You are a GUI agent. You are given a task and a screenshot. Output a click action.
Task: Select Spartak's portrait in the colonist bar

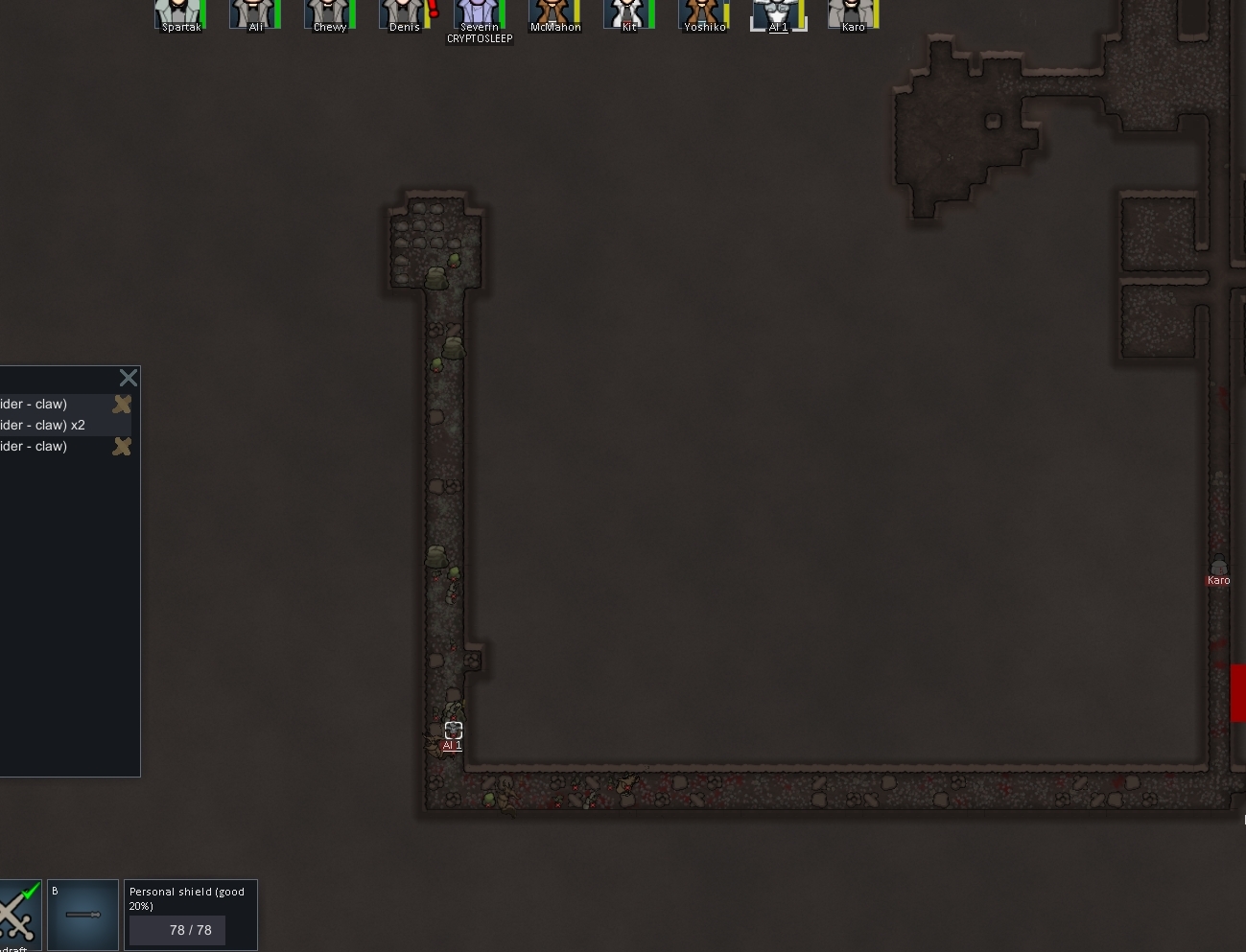[179, 14]
